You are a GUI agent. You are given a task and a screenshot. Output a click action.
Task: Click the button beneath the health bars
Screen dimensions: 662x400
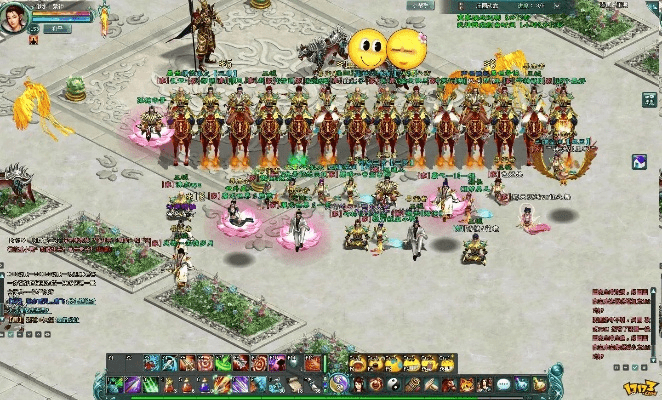tap(59, 29)
